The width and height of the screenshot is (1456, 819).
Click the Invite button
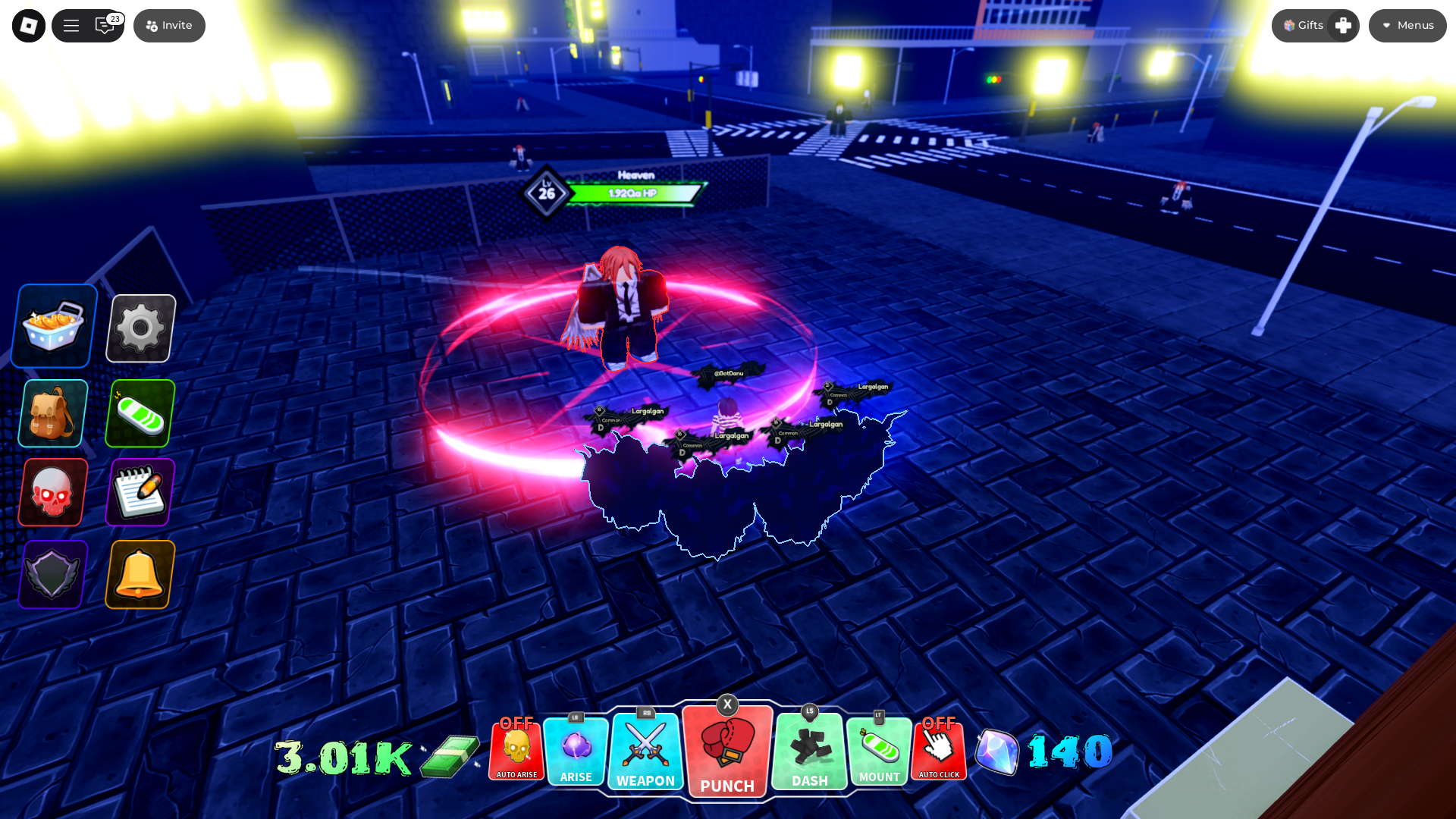(169, 26)
